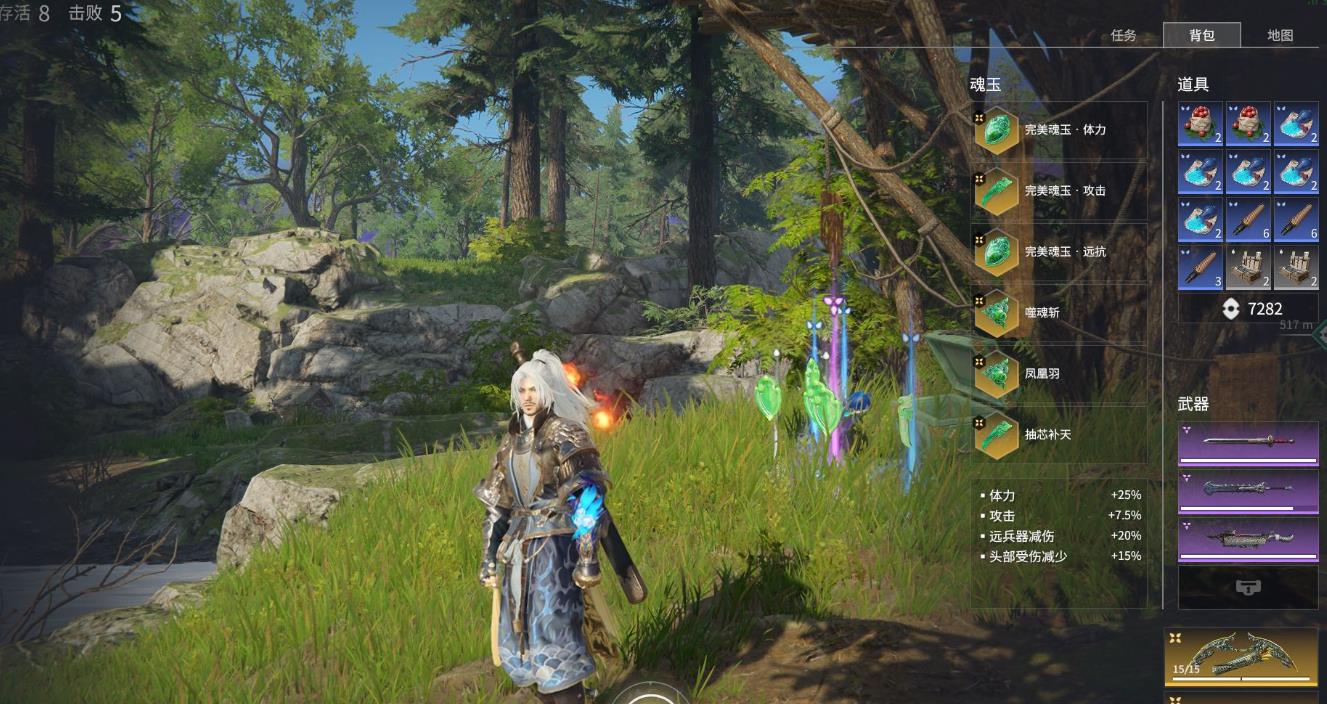
Task: Choose the 完美魂玉·攻击 soul jade
Action: (x=1059, y=191)
